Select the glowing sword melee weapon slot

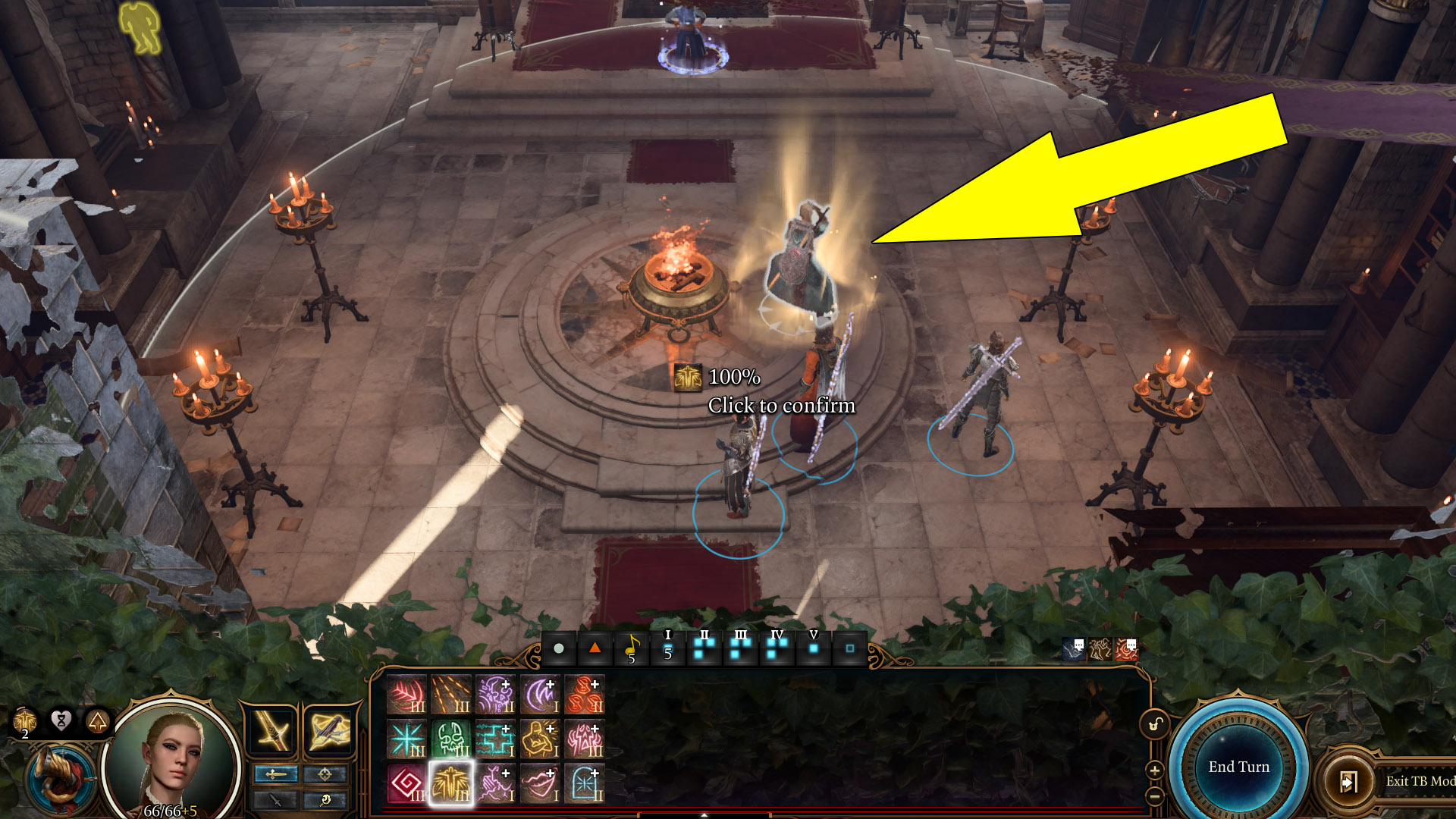pyautogui.click(x=272, y=731)
